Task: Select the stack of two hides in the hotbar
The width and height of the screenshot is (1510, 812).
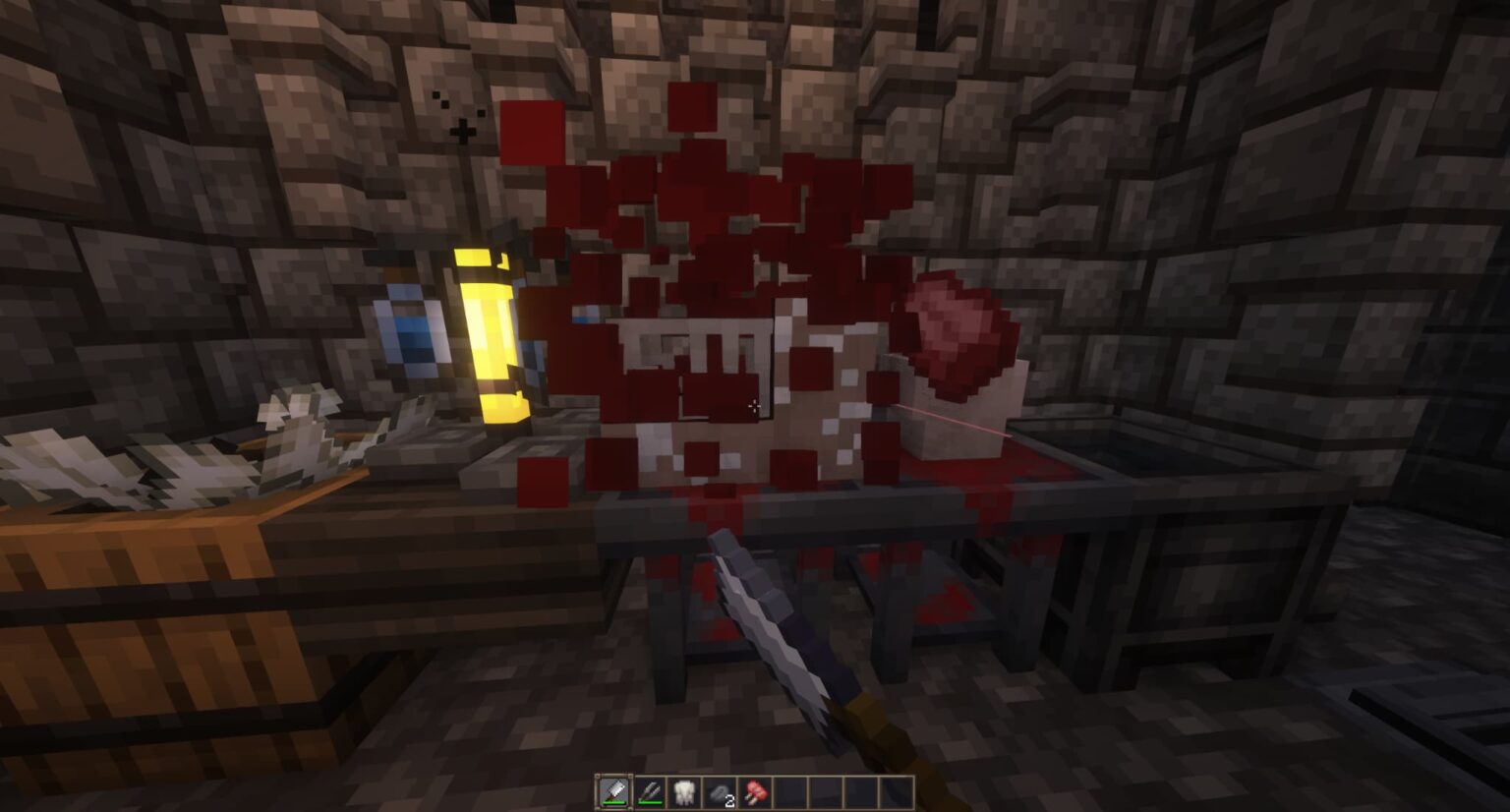Action: (719, 791)
